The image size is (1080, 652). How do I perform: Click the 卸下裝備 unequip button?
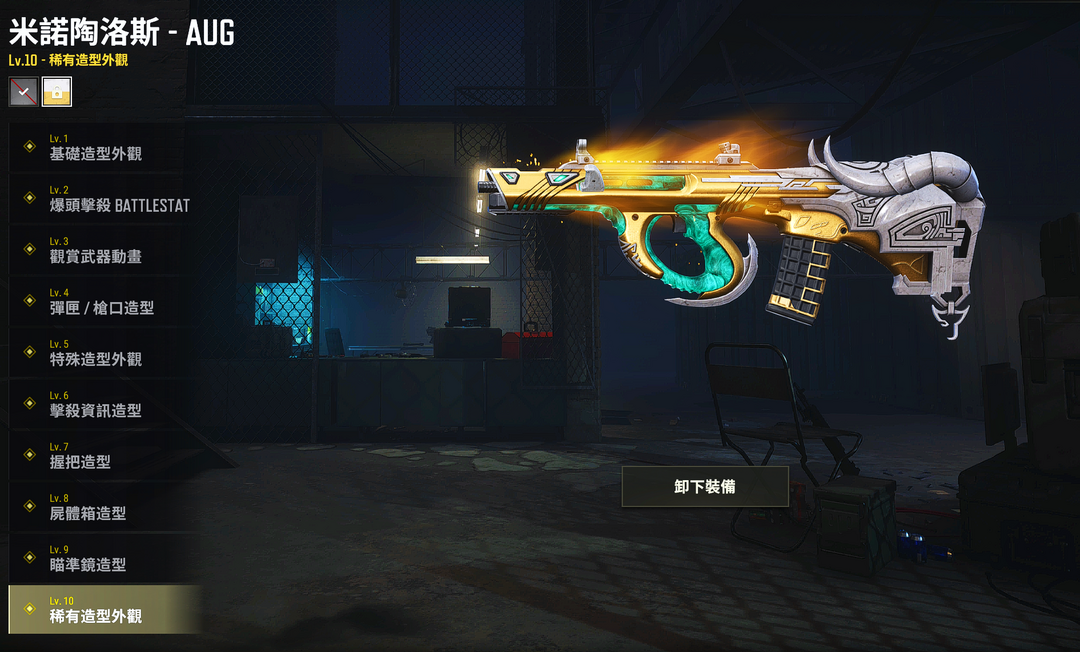coord(705,487)
